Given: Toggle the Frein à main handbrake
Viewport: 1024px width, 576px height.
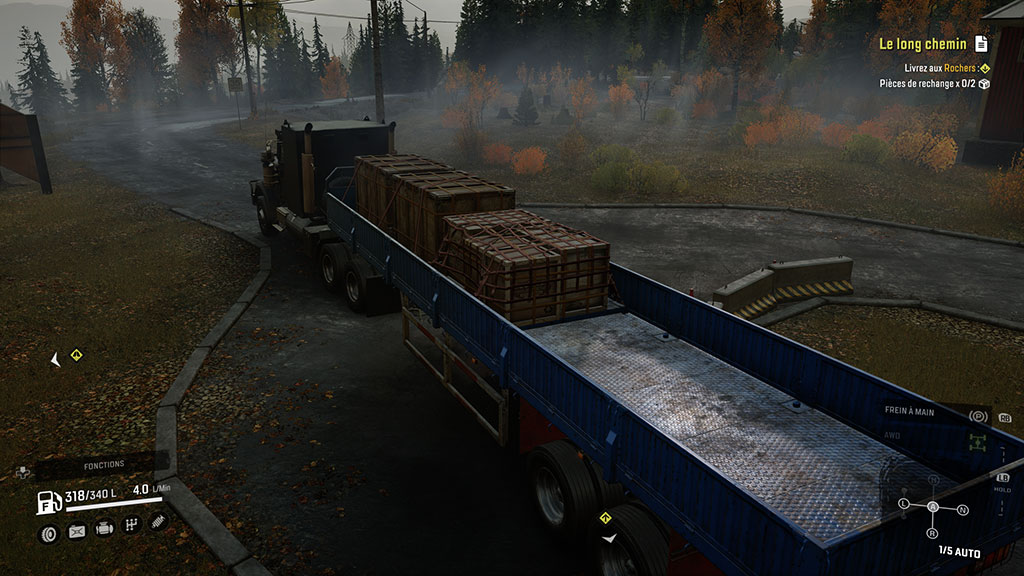Looking at the screenshot, I should point(978,416).
